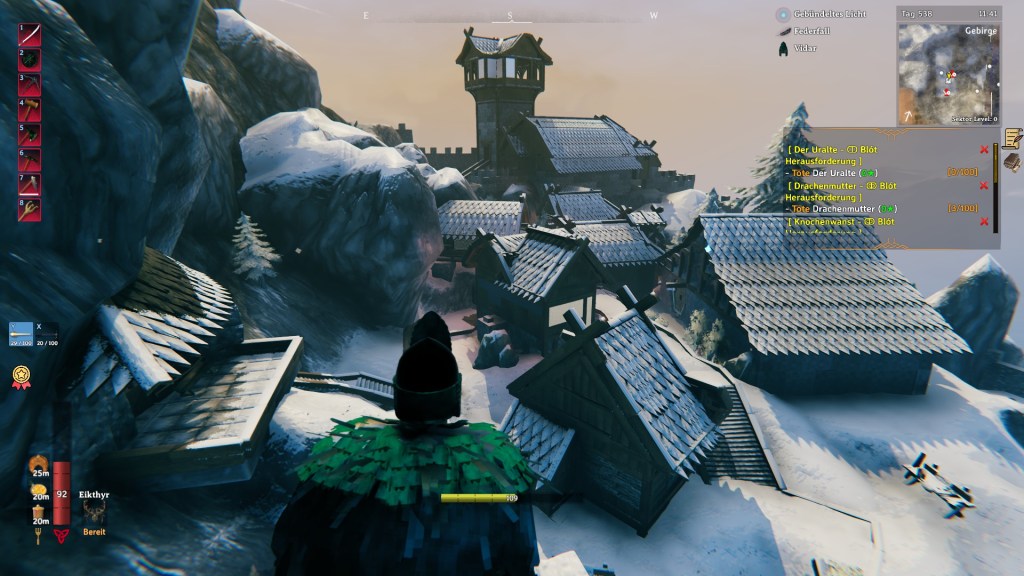
Task: Open the scroll and quill quest journal
Action: 1012,137
